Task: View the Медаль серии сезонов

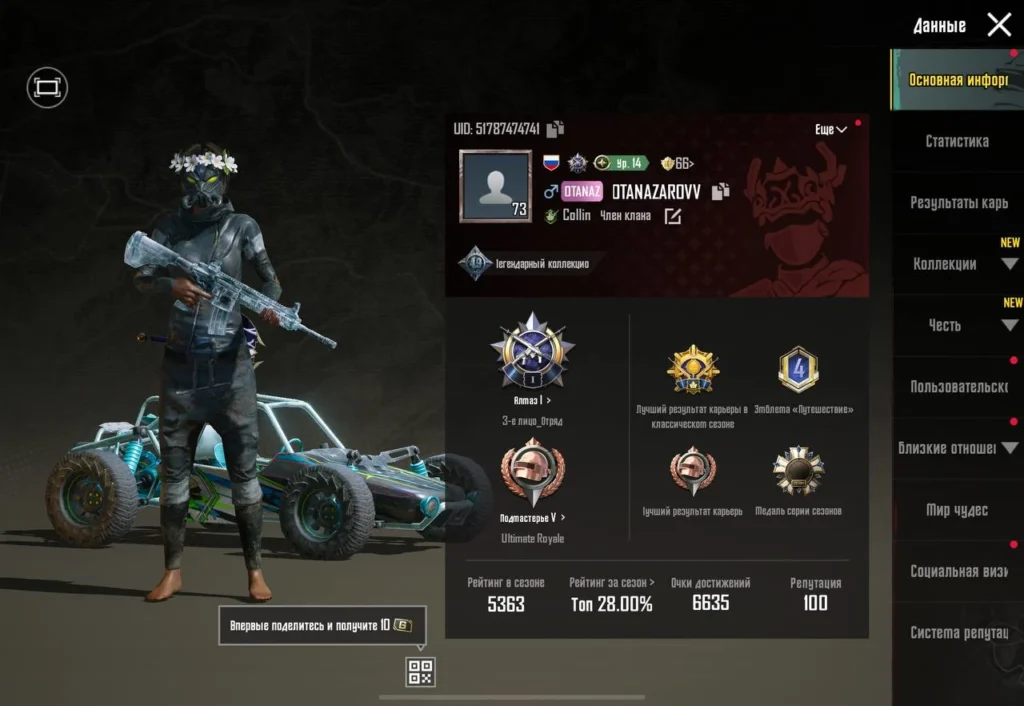Action: click(x=798, y=472)
